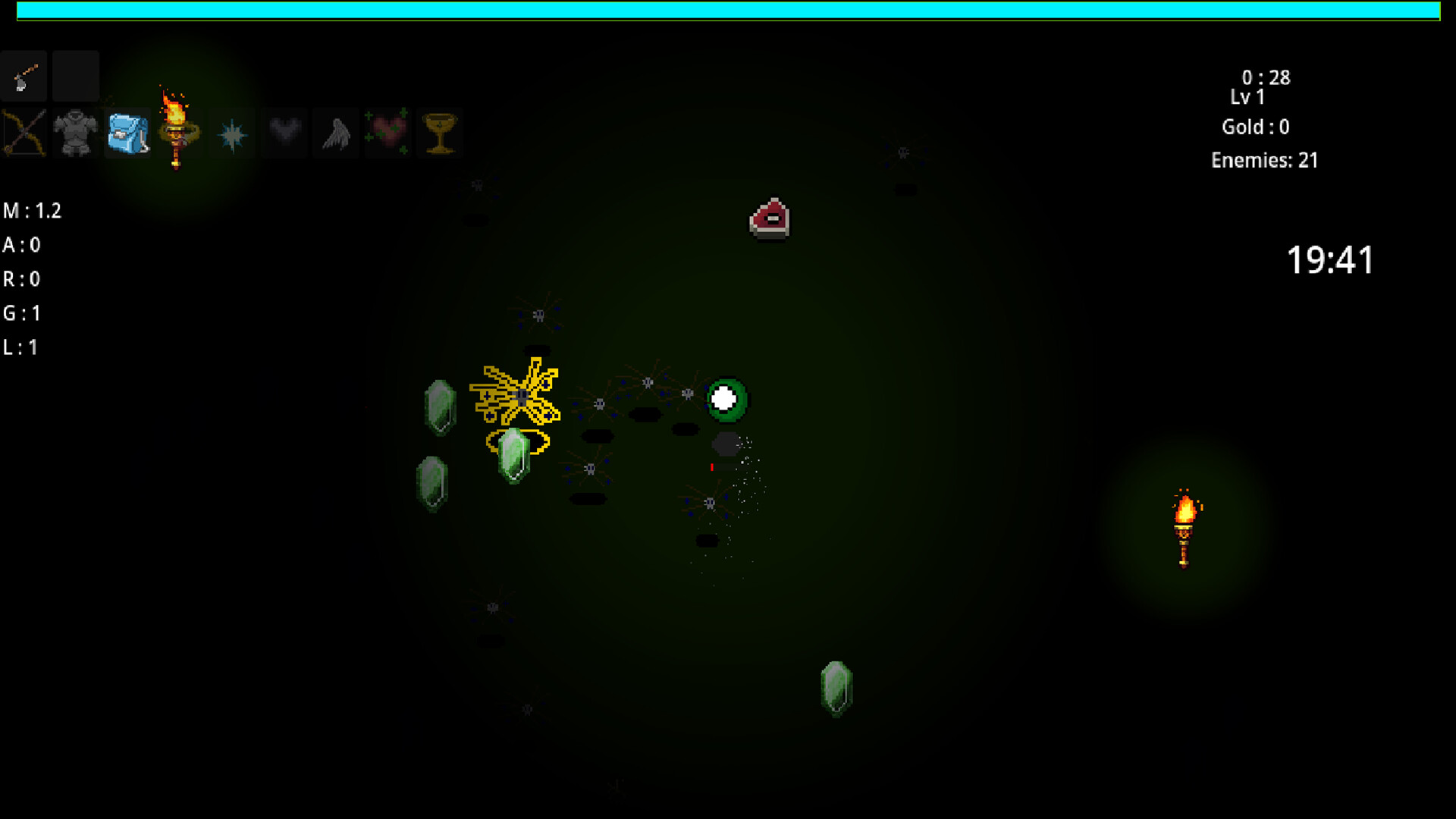This screenshot has height=819, width=1456.
Task: Click the empty second equipment slot
Action: 75,76
